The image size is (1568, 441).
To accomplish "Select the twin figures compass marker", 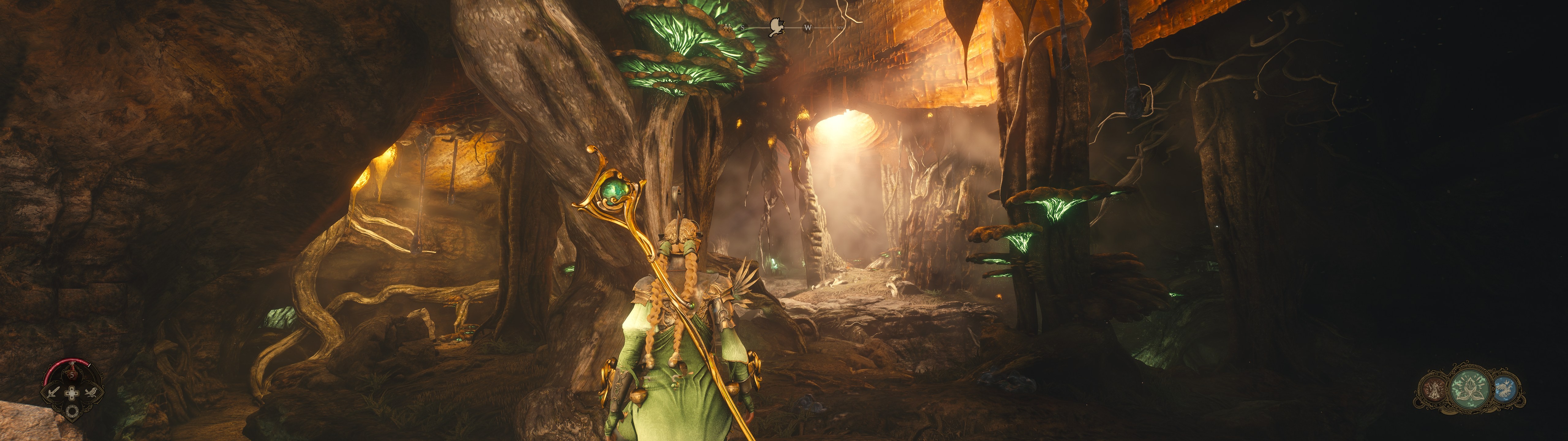I will [x=728, y=28].
